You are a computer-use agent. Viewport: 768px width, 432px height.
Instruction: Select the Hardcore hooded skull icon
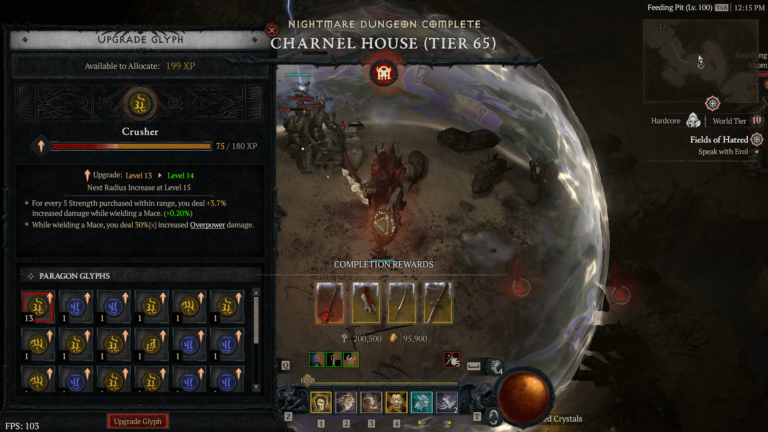click(x=693, y=121)
